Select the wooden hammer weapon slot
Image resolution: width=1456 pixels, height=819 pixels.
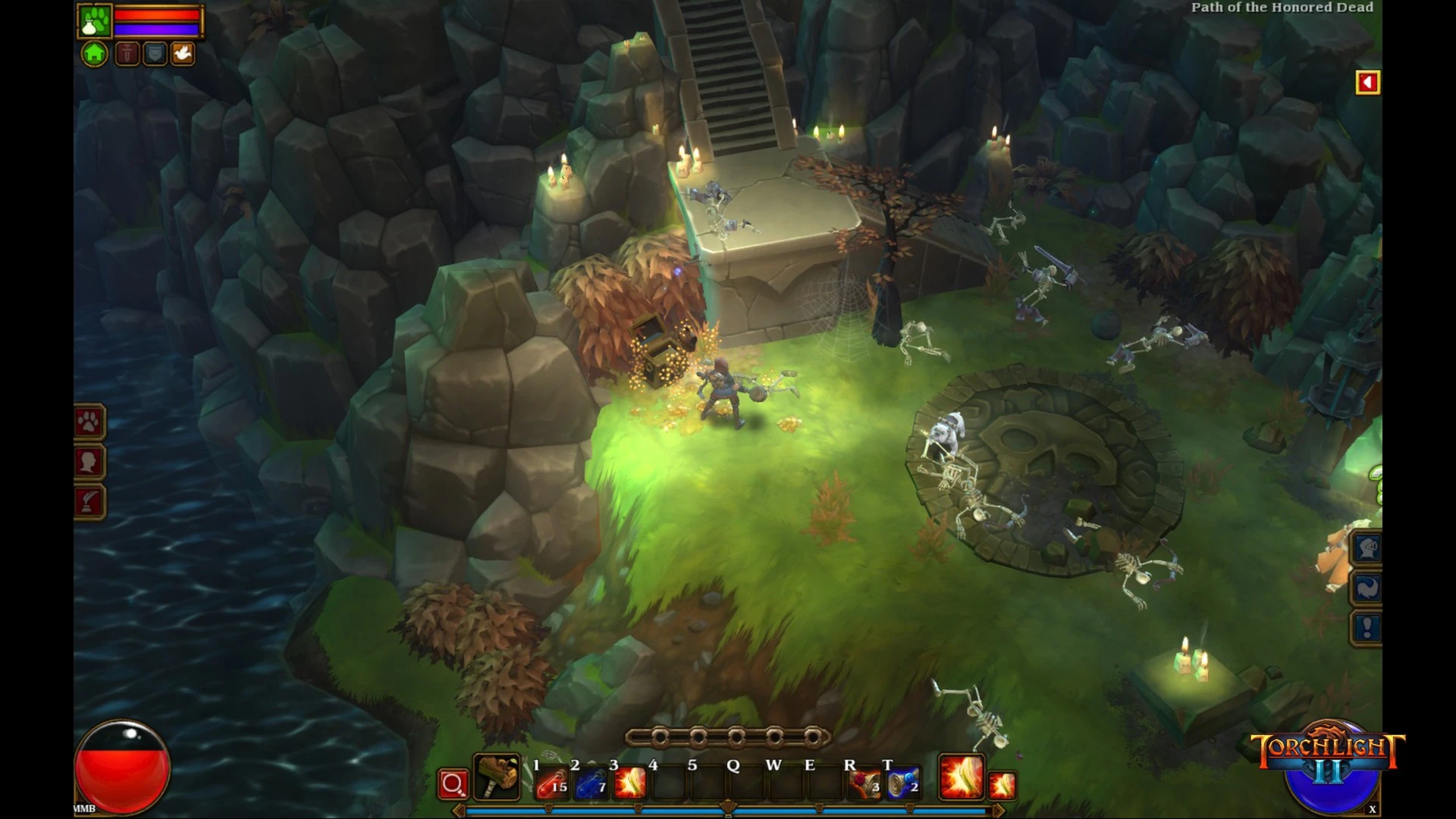(497, 777)
